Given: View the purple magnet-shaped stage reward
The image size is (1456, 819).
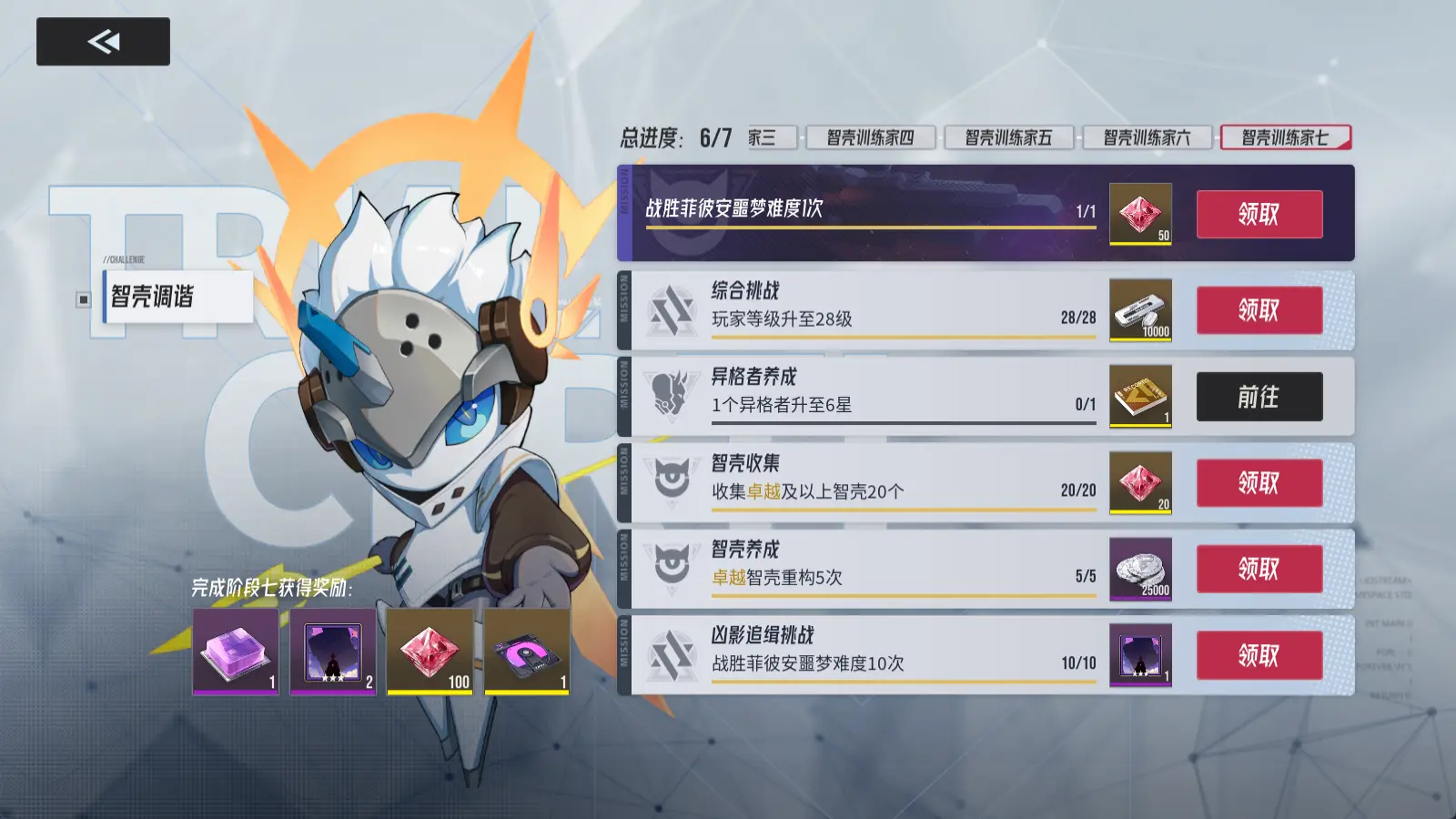Looking at the screenshot, I should coord(527,652).
